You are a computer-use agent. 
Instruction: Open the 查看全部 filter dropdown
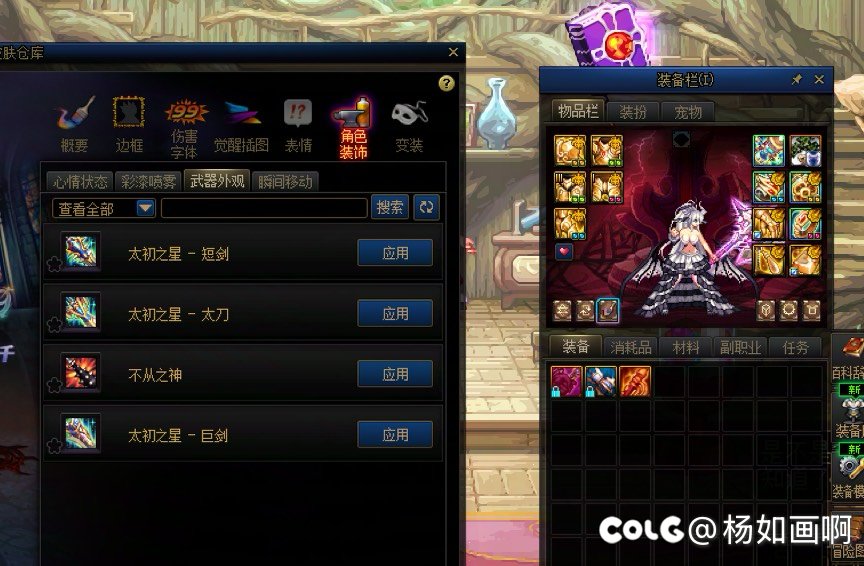click(x=145, y=208)
